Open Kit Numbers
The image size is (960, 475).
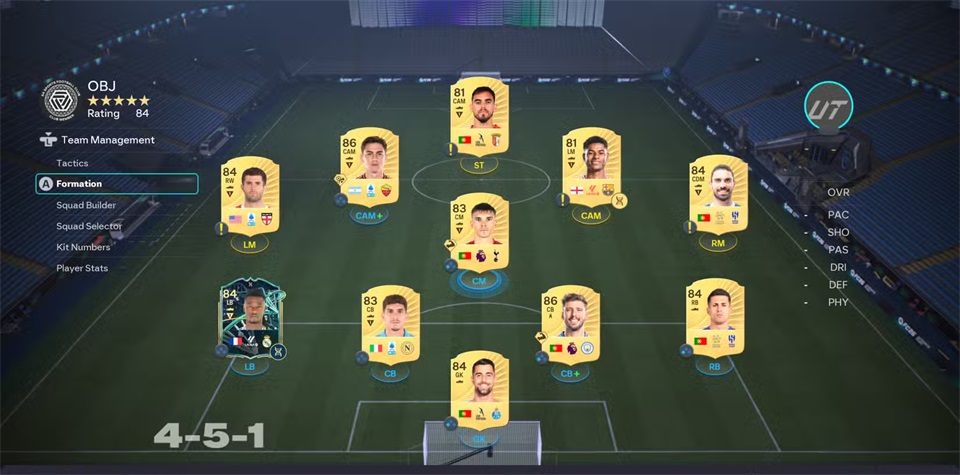click(x=83, y=247)
